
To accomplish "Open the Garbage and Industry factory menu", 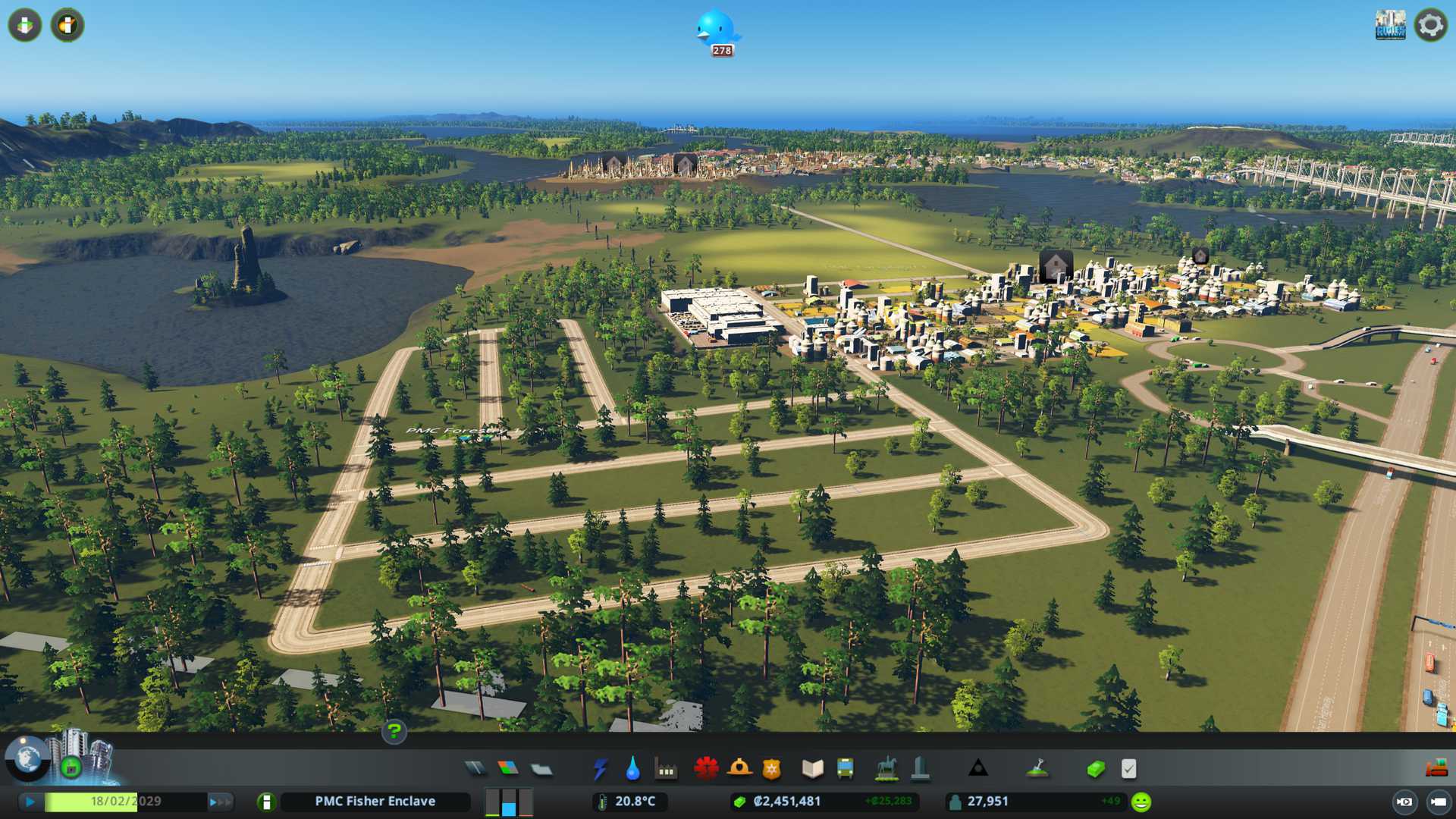I will click(x=666, y=769).
